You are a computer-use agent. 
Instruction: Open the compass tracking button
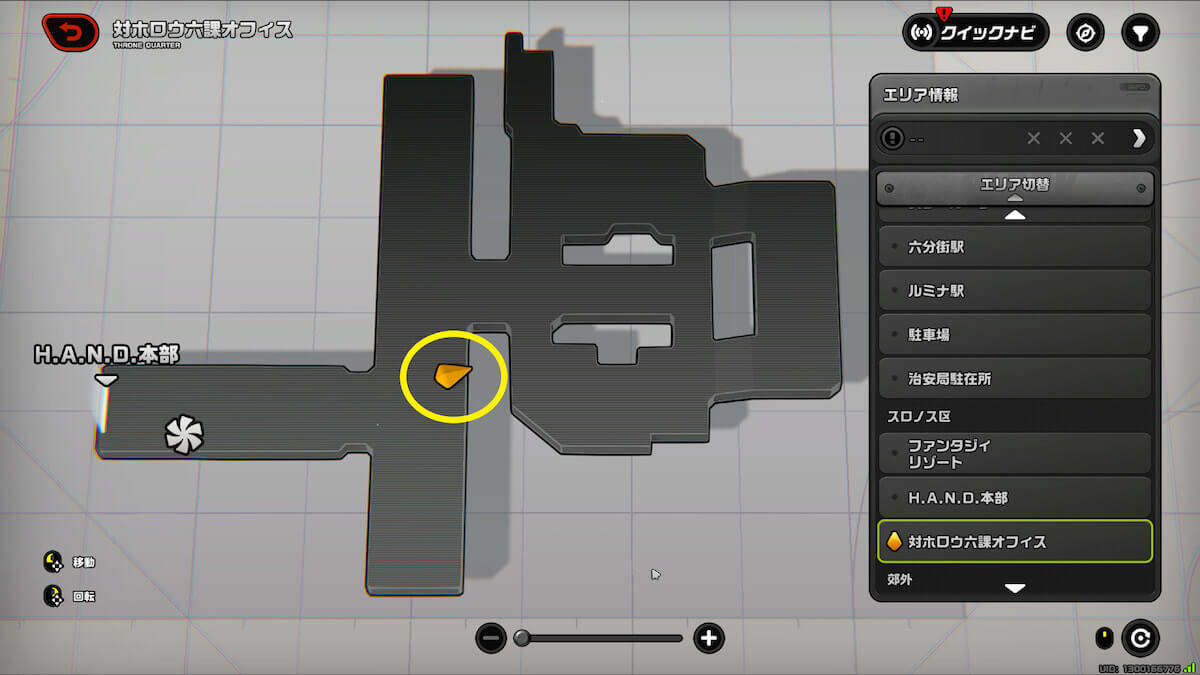click(x=1085, y=33)
